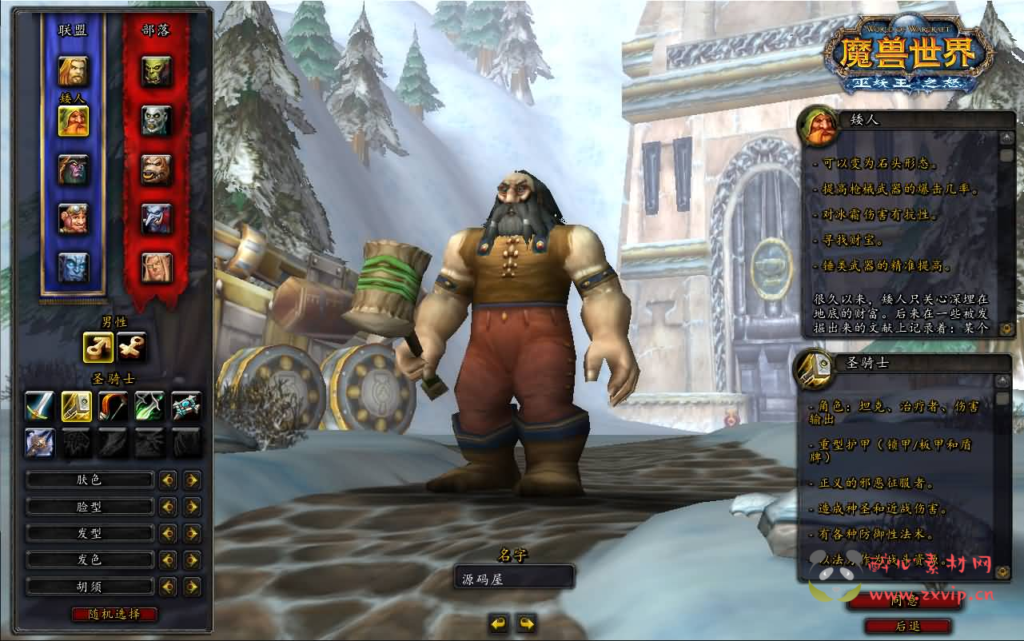Choose the Night Elf race portrait

pos(73,169)
